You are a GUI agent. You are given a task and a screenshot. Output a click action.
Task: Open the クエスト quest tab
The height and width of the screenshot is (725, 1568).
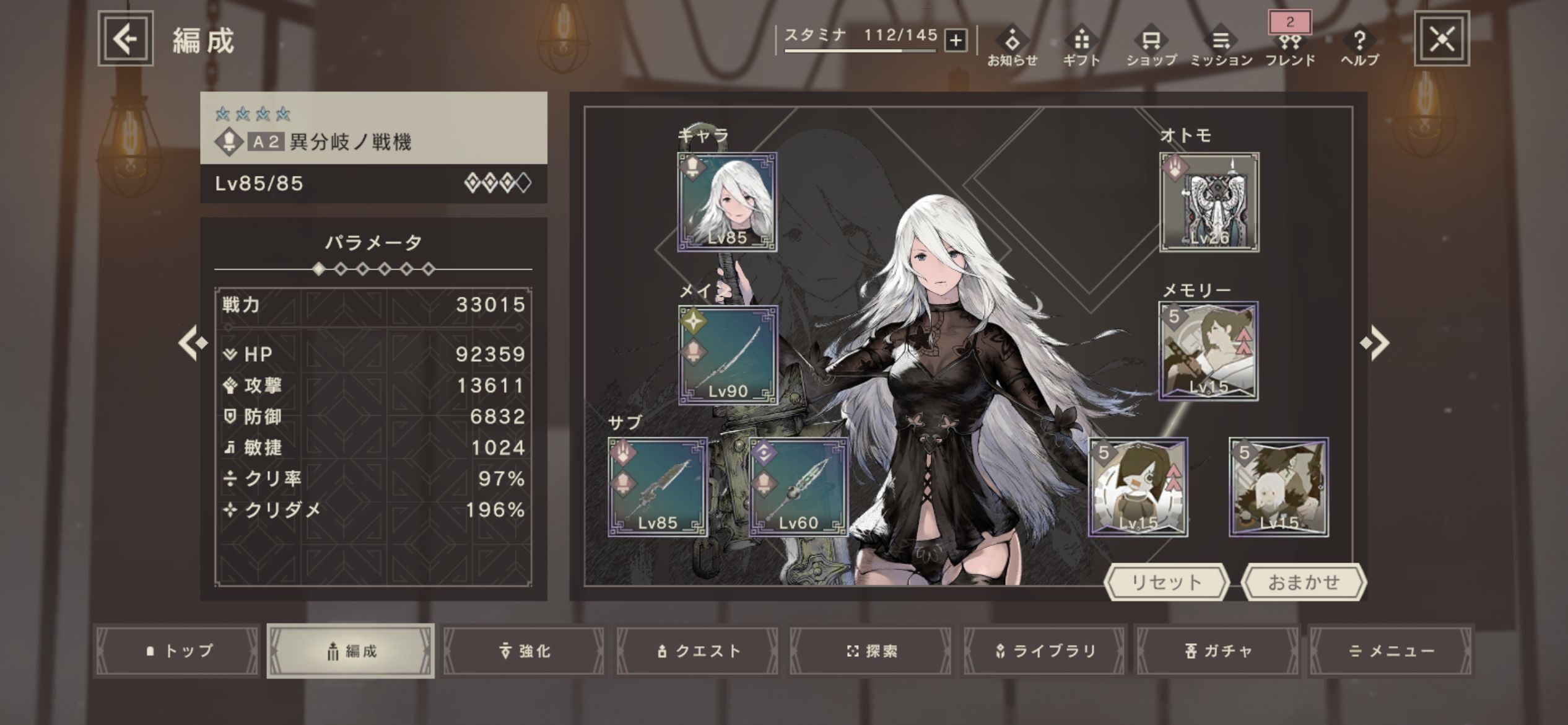click(698, 651)
